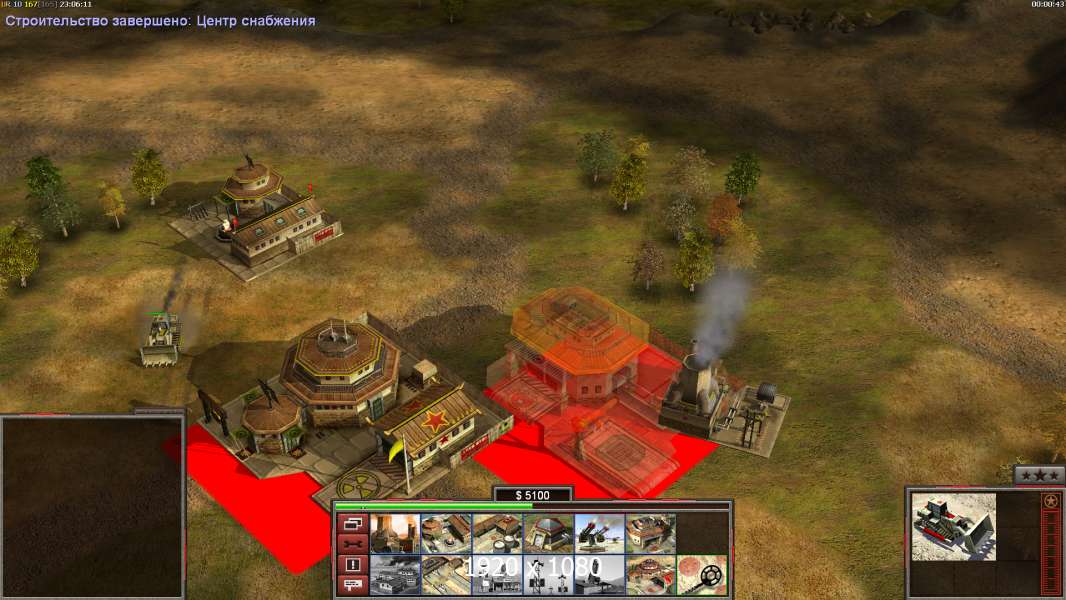Choose the Gattling Cannon defense icon
Image resolution: width=1066 pixels, height=600 pixels.
point(599,533)
